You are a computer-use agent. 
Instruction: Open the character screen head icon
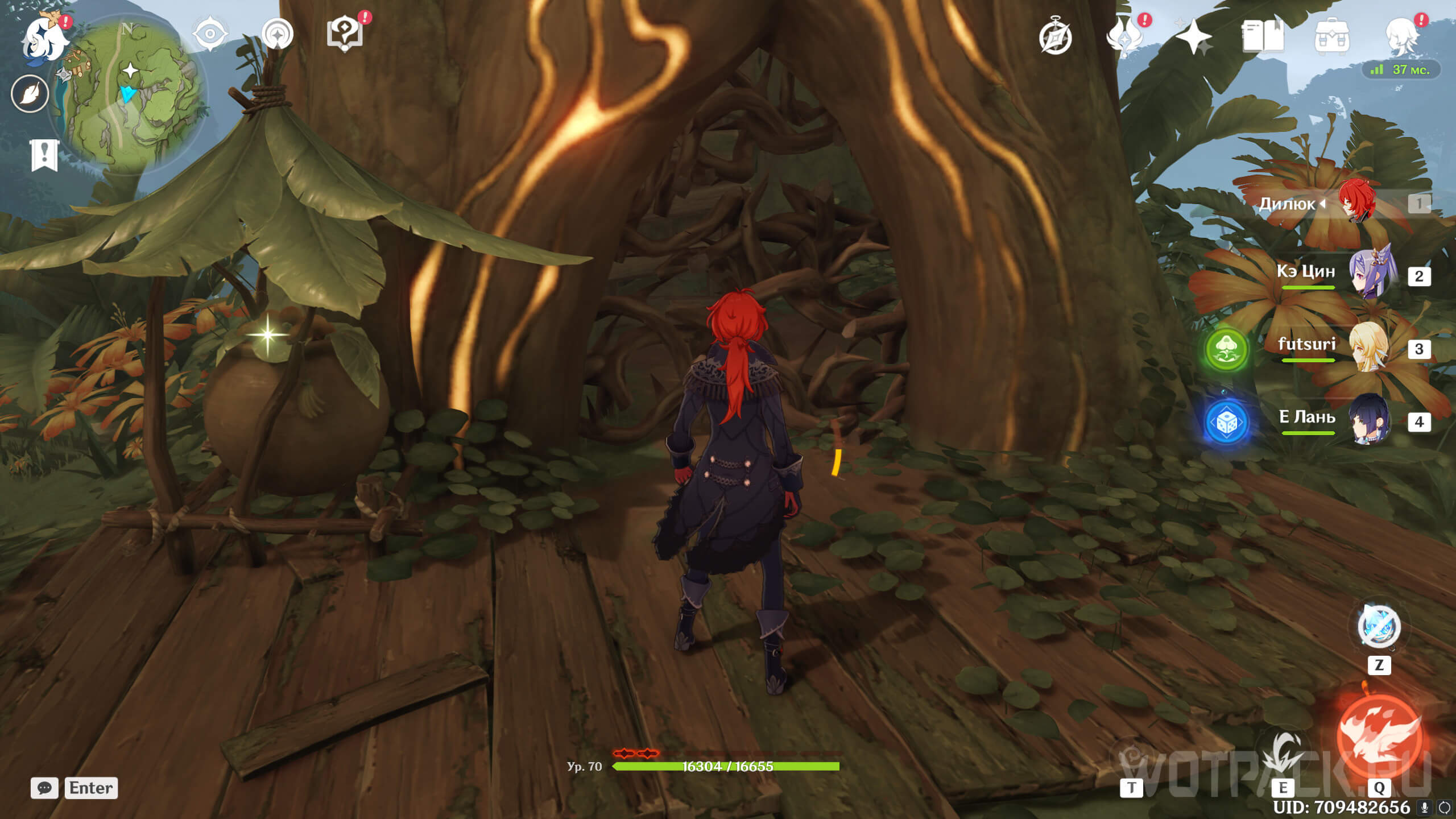point(1401,36)
